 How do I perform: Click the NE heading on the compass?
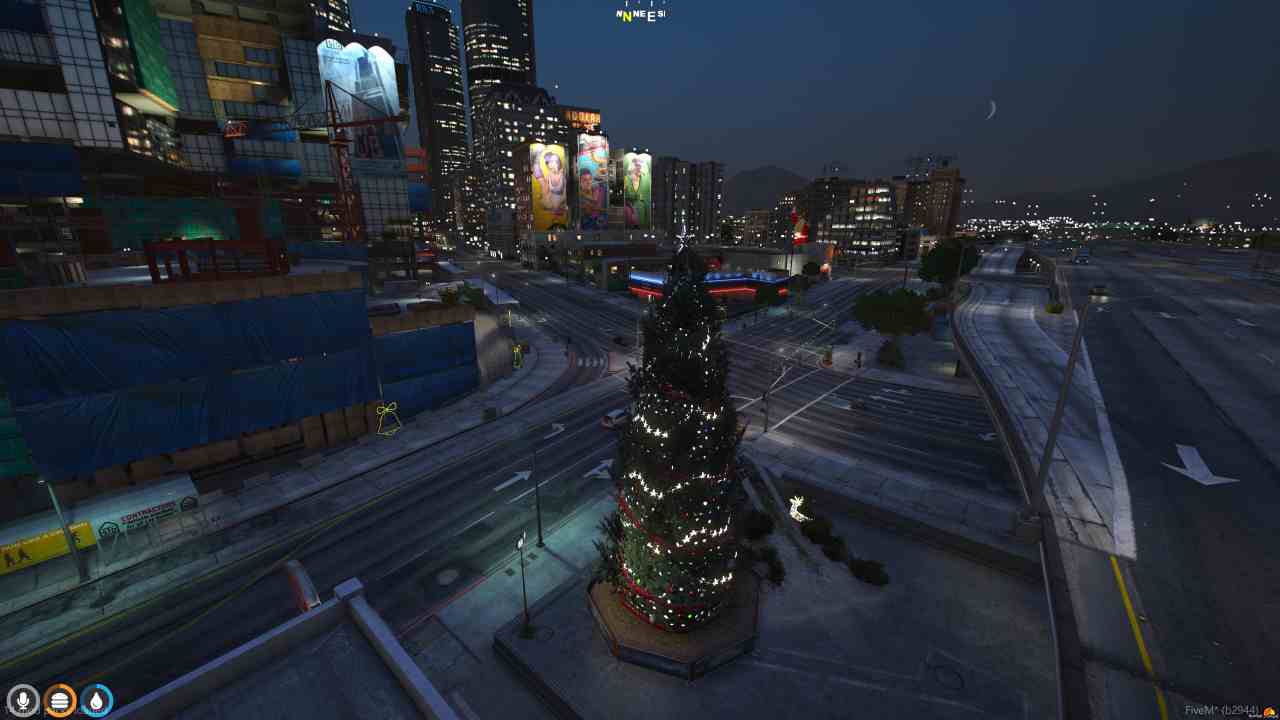pyautogui.click(x=640, y=12)
